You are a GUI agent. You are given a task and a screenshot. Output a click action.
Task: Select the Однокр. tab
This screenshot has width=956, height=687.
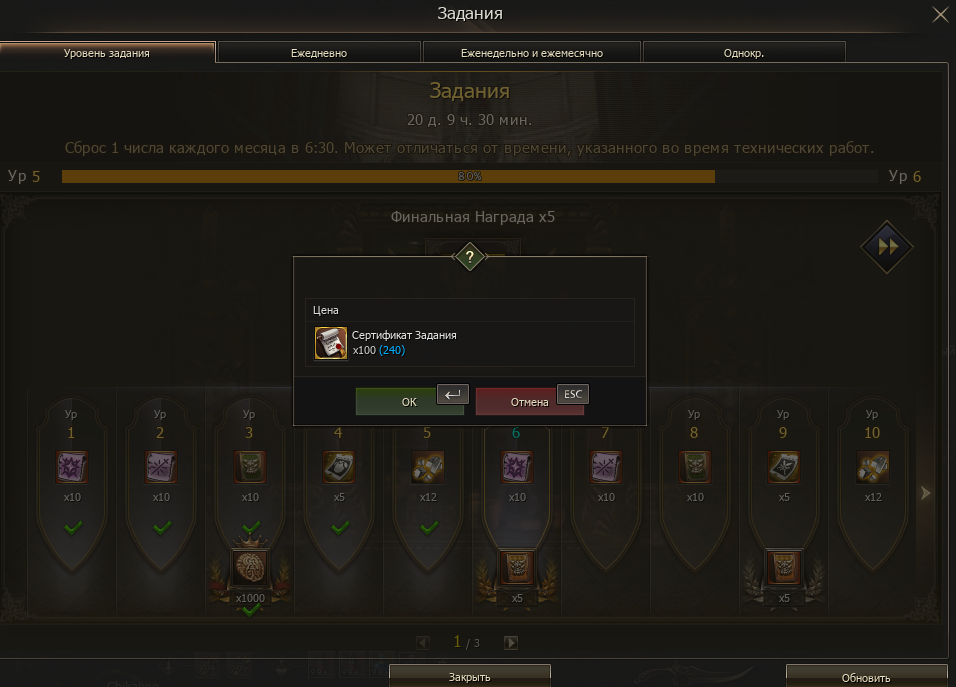pyautogui.click(x=743, y=53)
